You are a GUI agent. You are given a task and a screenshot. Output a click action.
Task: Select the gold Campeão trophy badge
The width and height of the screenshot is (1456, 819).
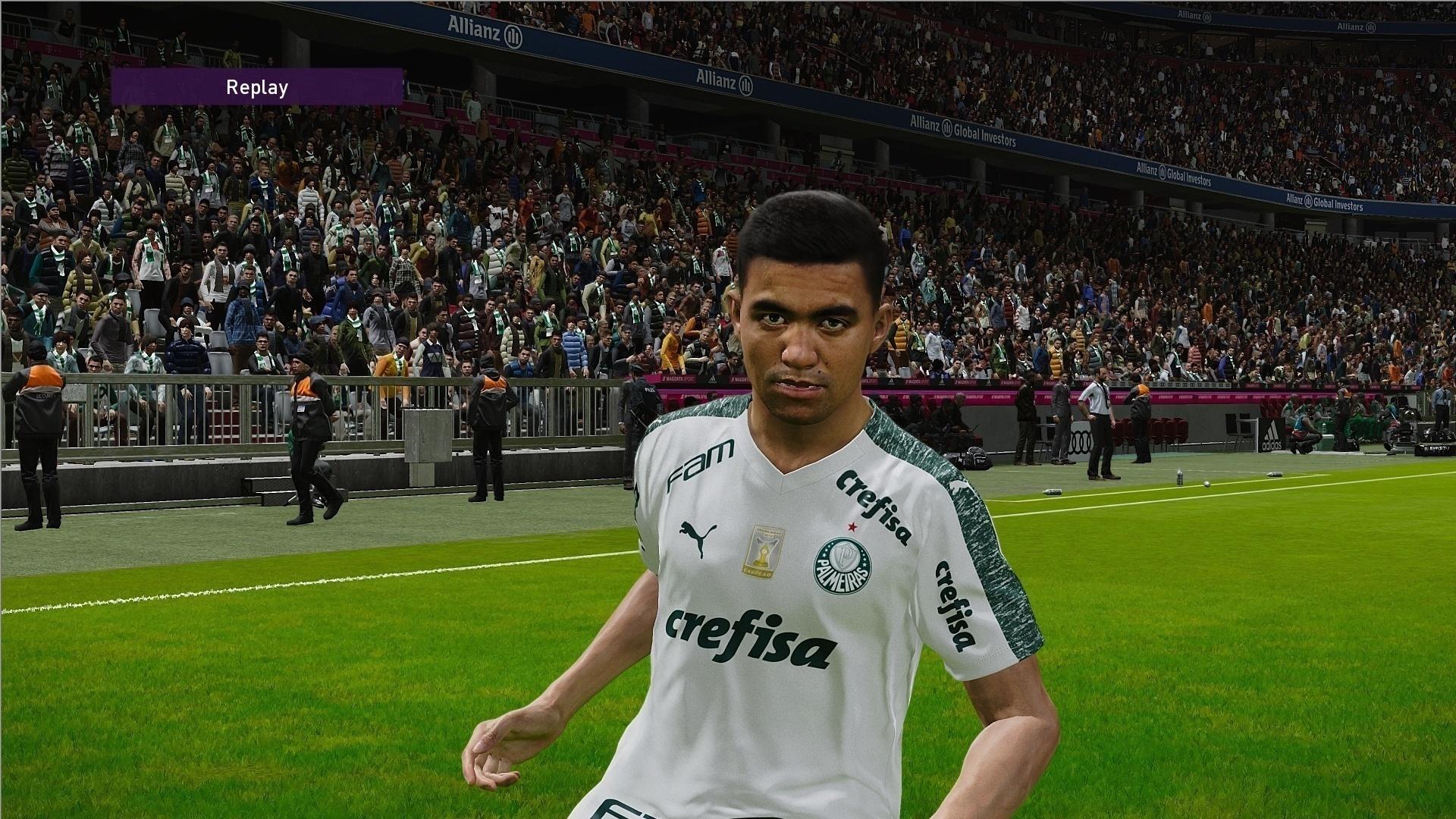coord(764,552)
